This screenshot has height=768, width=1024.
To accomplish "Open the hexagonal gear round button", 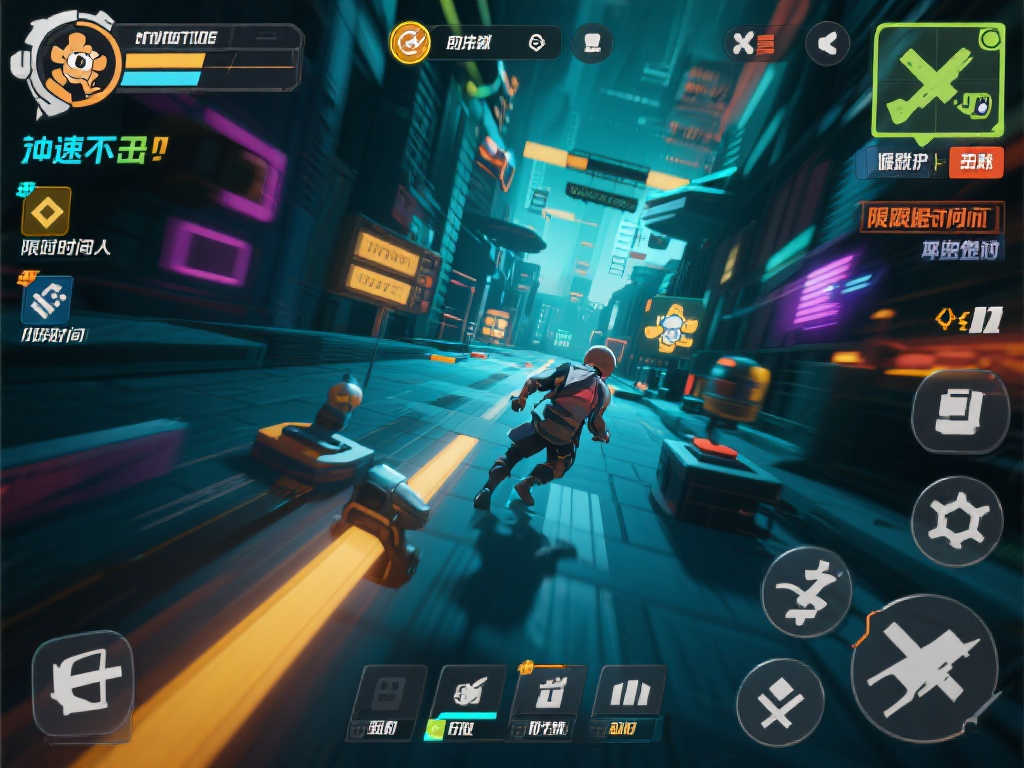I will (957, 521).
